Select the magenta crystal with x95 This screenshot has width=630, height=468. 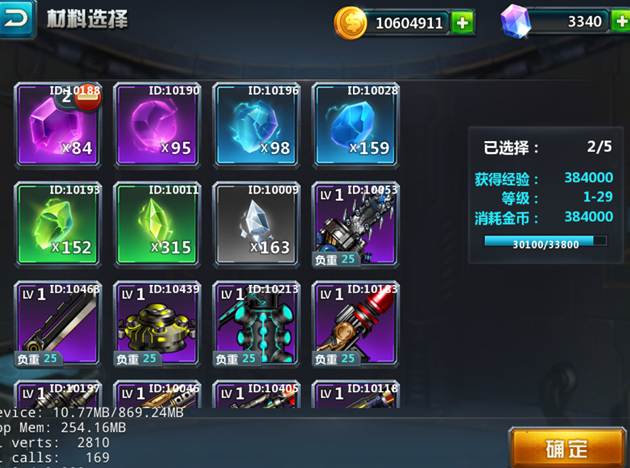156,125
